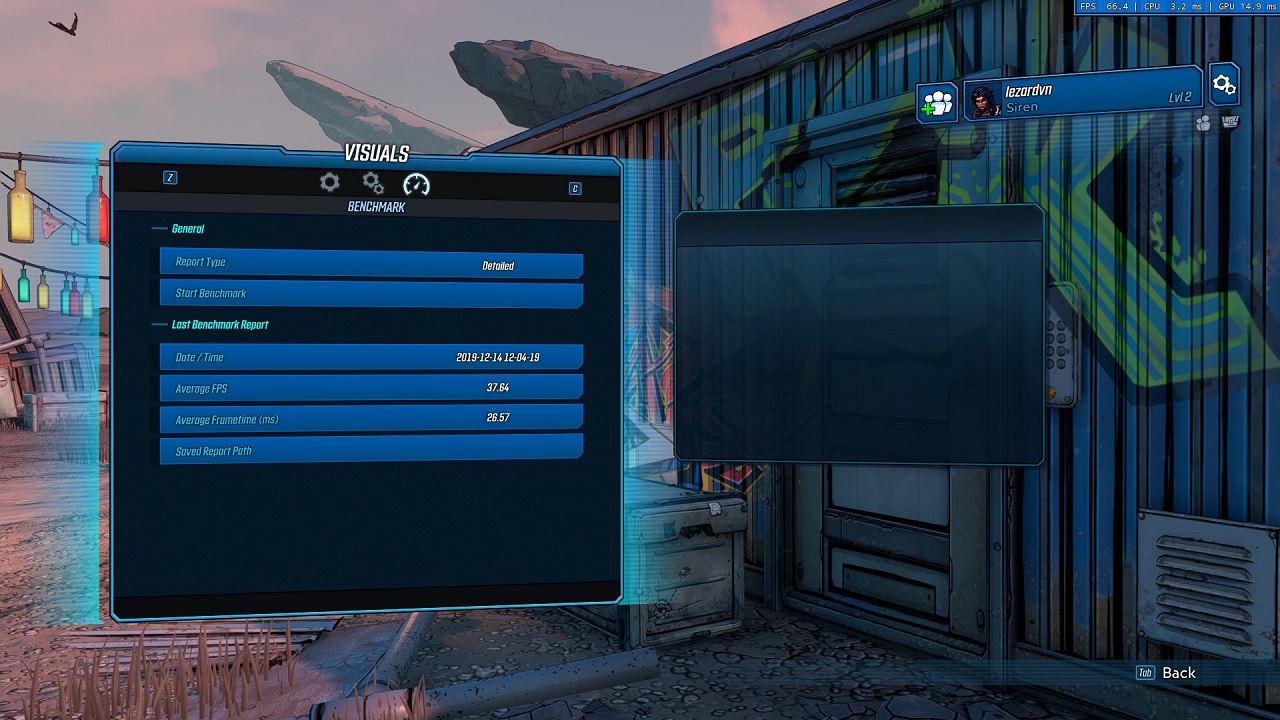Viewport: 1280px width, 720px height.
Task: Open the advanced double-gear settings tab
Action: 373,183
